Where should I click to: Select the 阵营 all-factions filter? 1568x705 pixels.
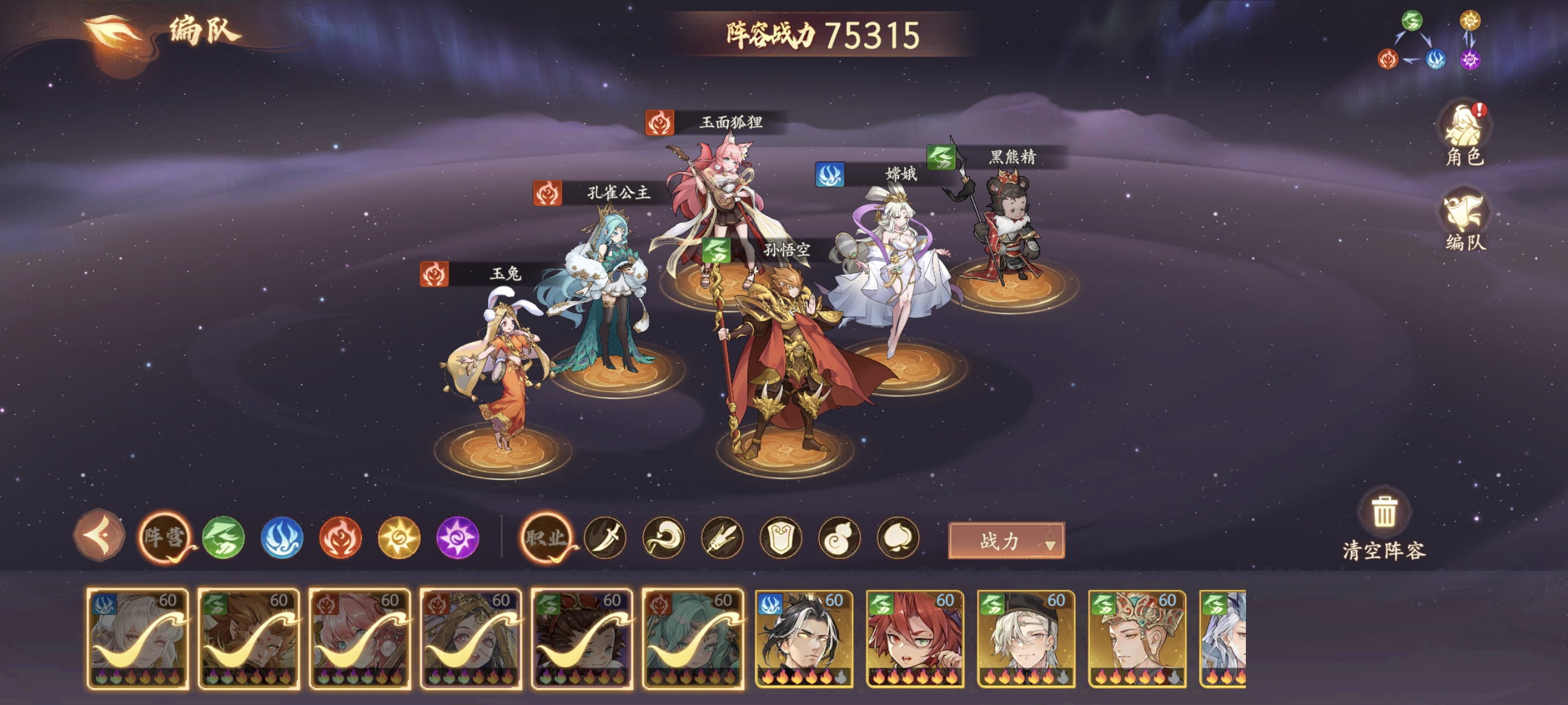(x=164, y=537)
